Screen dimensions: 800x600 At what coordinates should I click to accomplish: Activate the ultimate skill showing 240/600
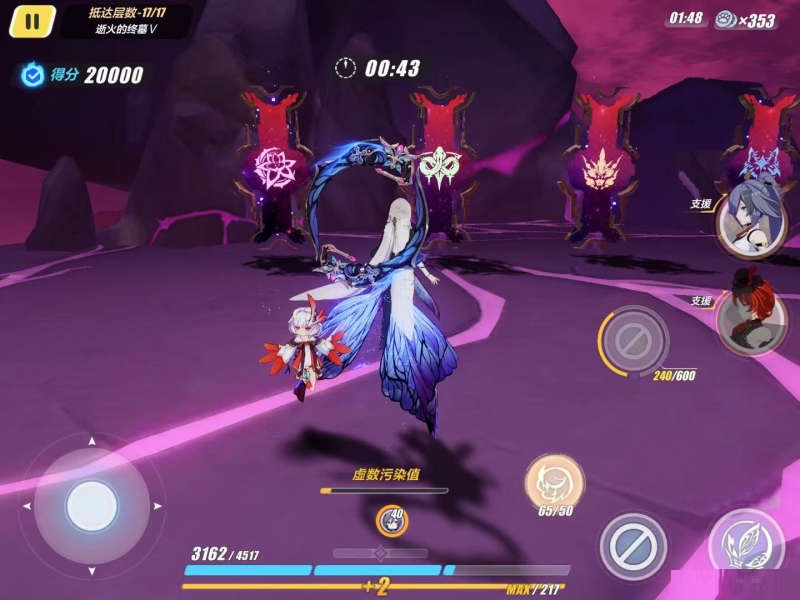coord(633,341)
